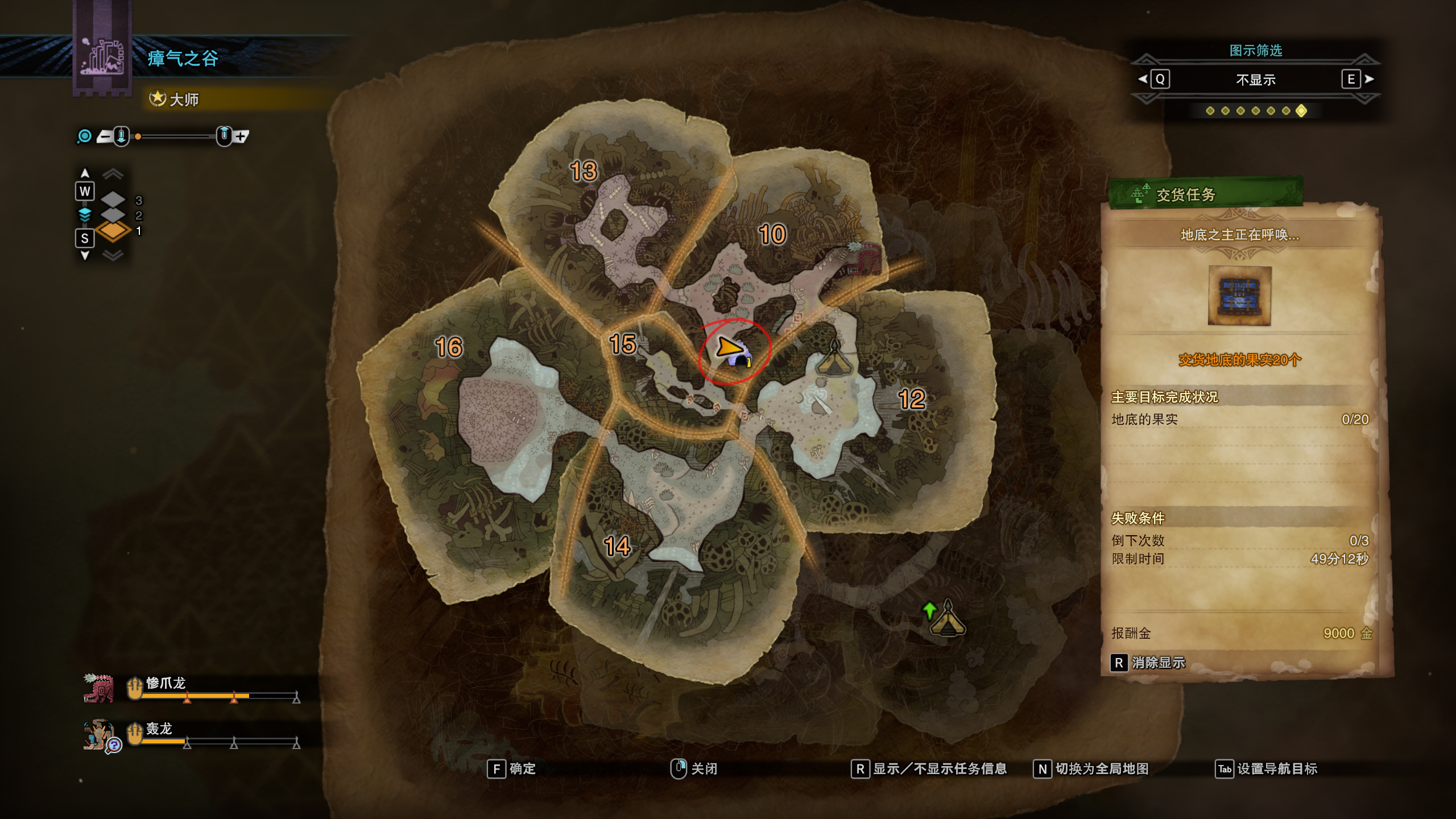1456x819 pixels.
Task: Switch to map floor level 3
Action: [114, 199]
